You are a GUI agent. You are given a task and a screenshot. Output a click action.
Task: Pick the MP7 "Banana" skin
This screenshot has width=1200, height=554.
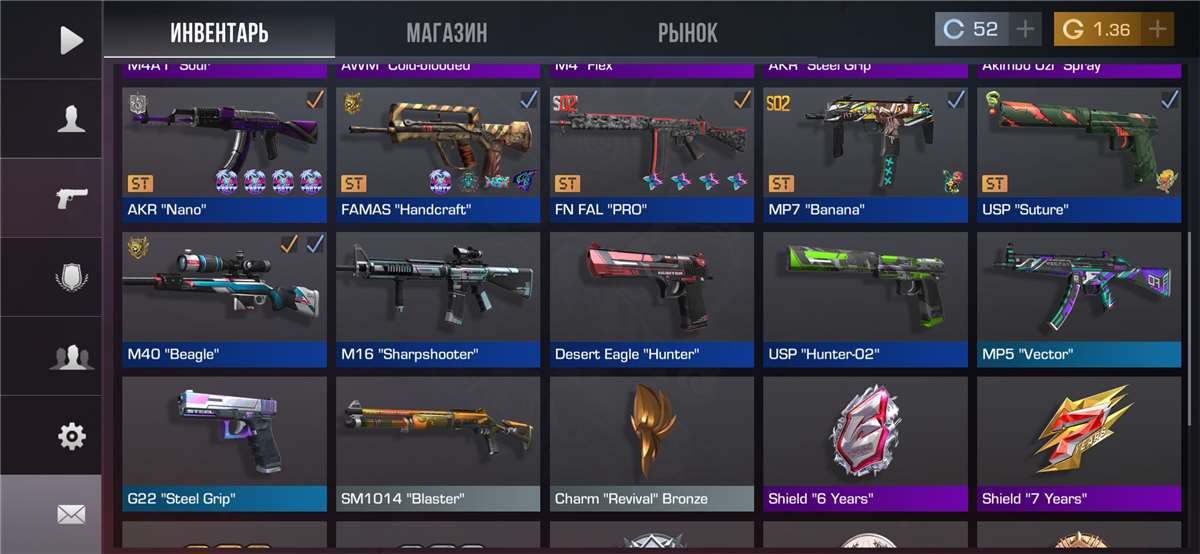(865, 152)
